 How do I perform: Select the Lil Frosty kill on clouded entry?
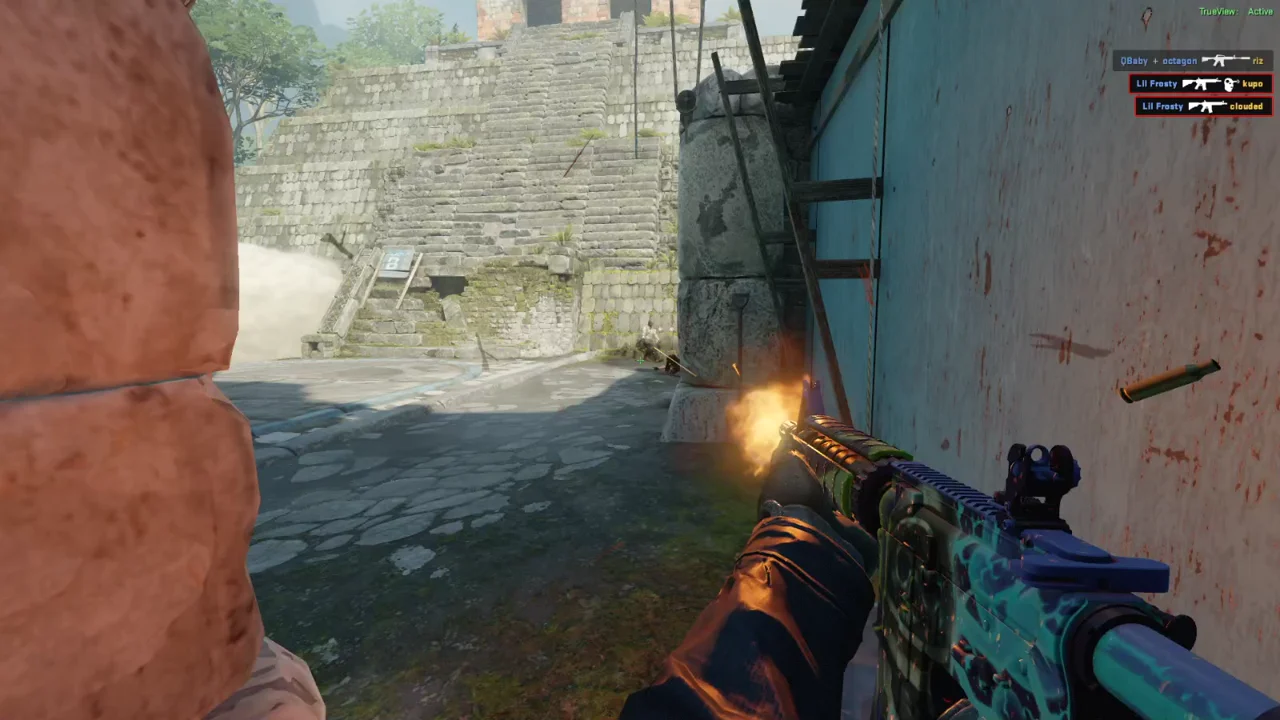click(1203, 106)
